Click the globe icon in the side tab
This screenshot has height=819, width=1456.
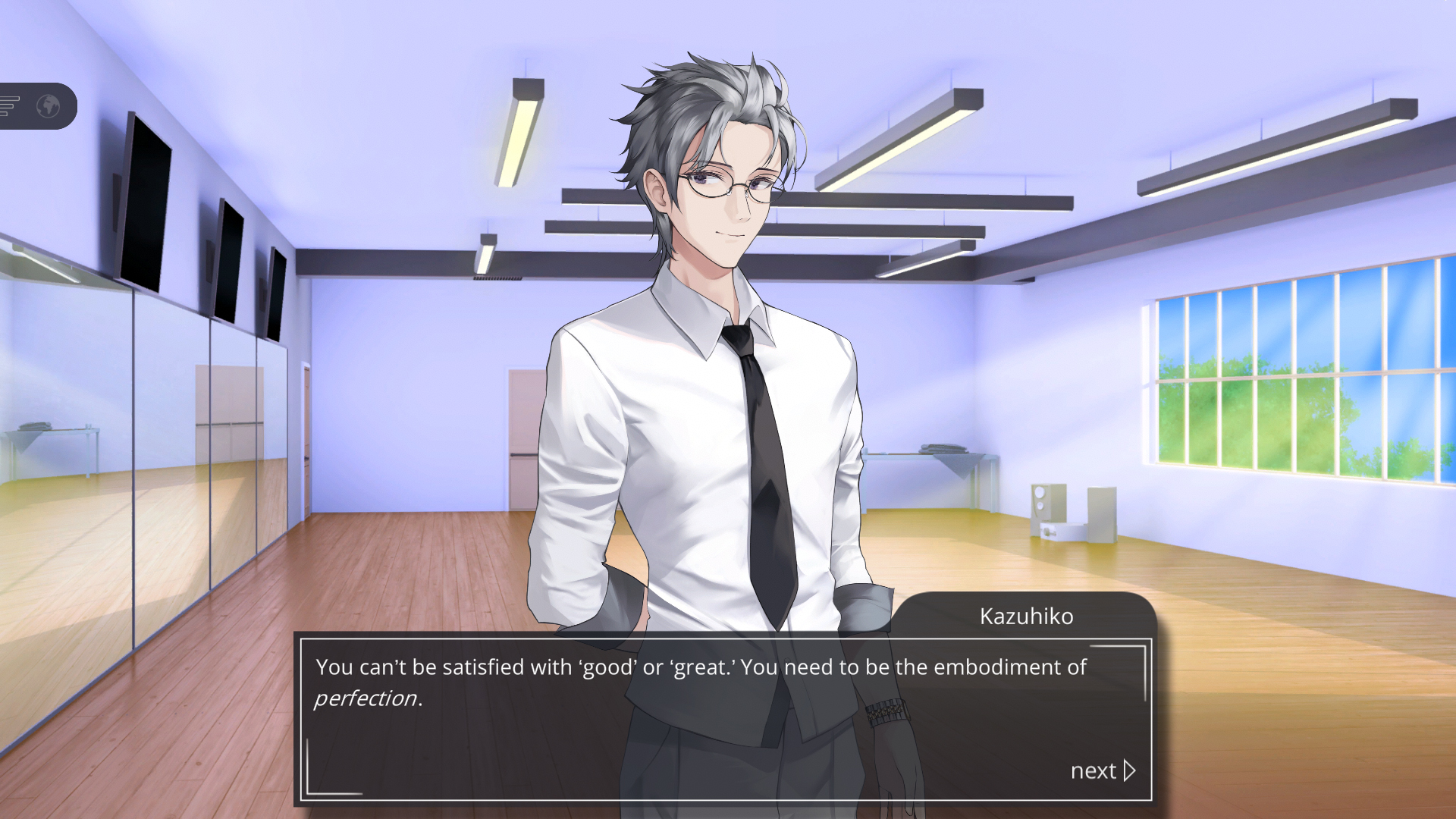(x=49, y=106)
